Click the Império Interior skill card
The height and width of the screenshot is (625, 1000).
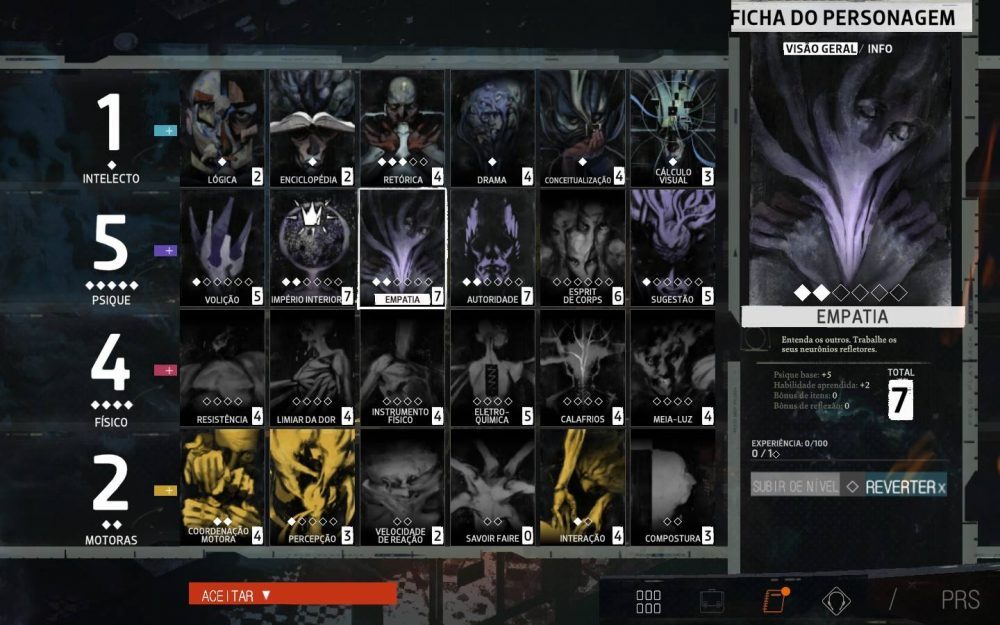(x=312, y=248)
